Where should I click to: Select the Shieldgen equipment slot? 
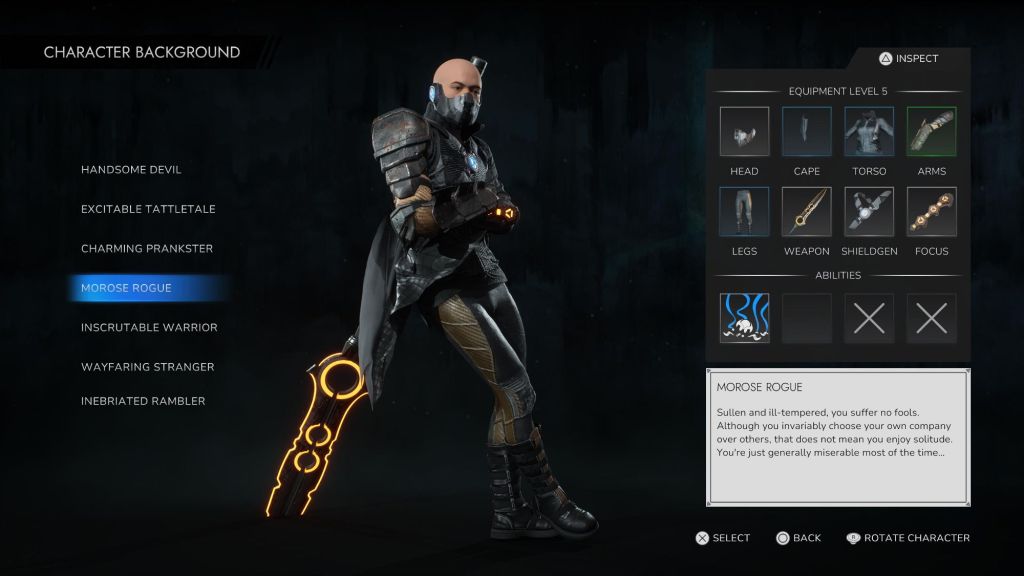point(869,212)
